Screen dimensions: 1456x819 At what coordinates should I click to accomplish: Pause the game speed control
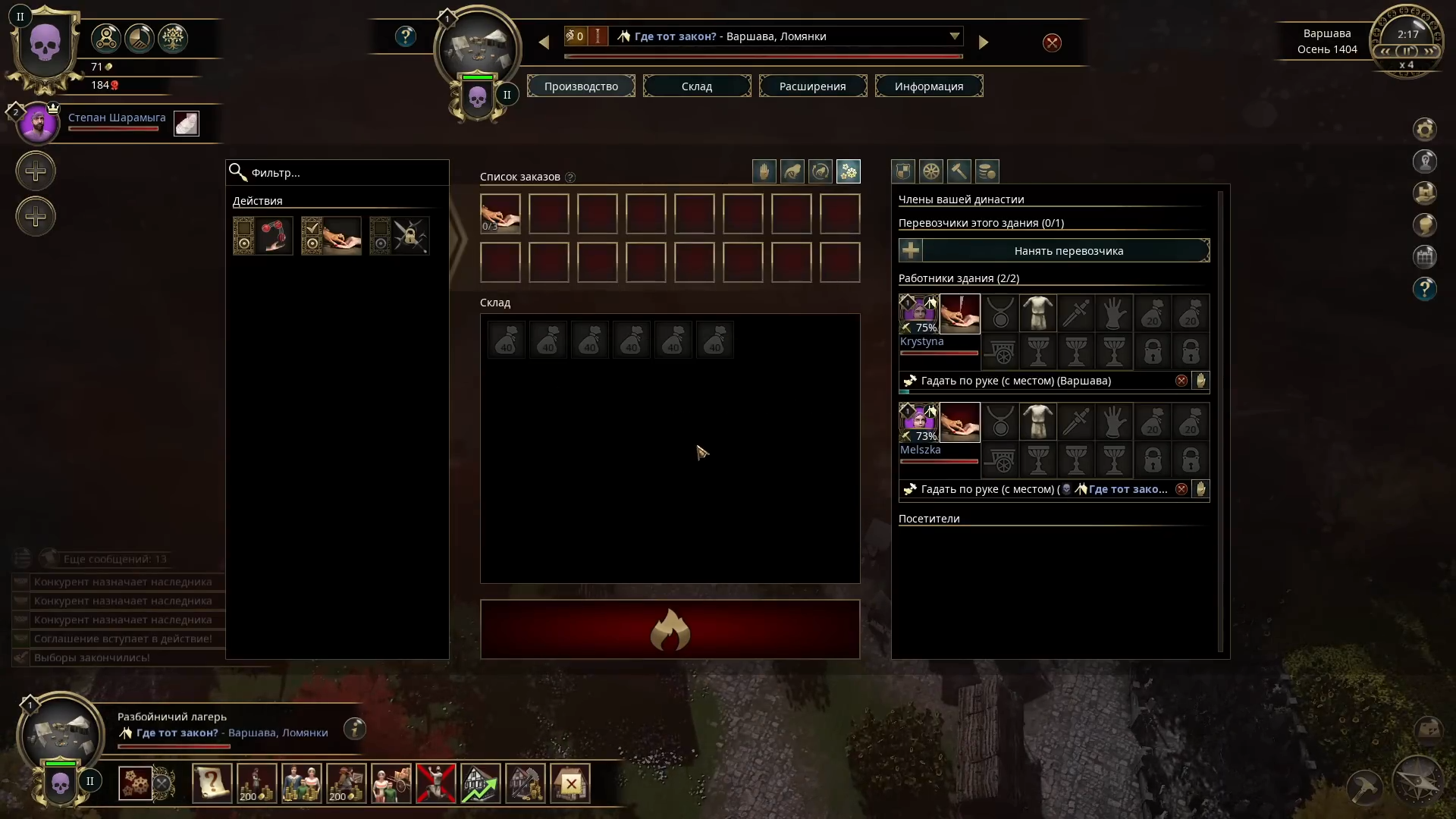(x=1407, y=52)
